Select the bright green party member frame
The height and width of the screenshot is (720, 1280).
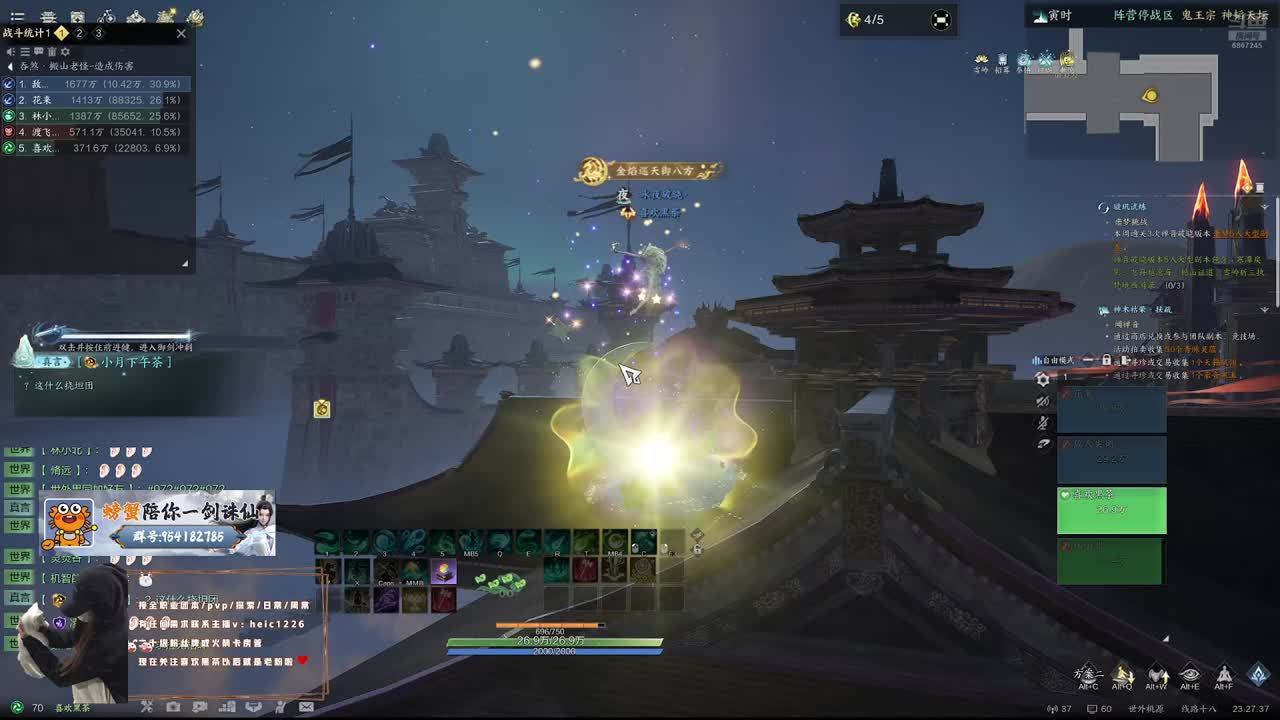pyautogui.click(x=1111, y=510)
